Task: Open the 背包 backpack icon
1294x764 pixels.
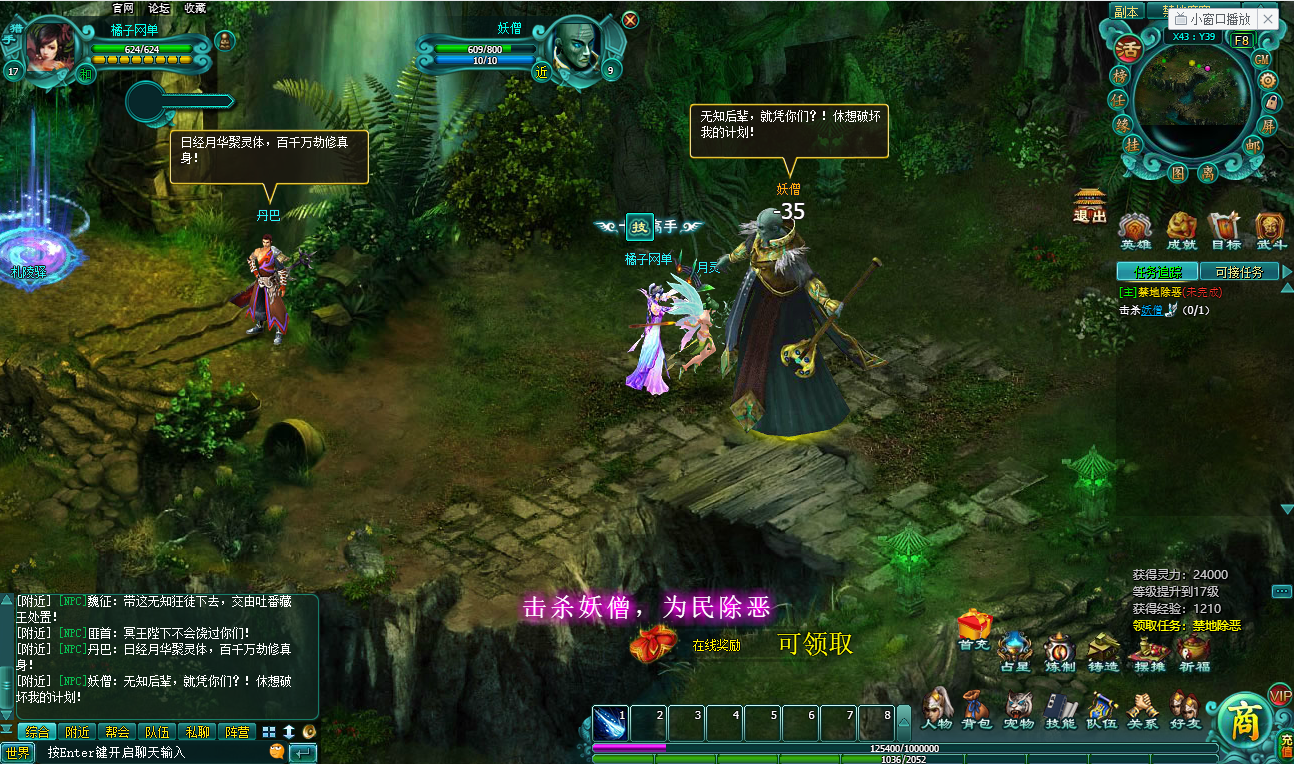Action: click(x=975, y=709)
